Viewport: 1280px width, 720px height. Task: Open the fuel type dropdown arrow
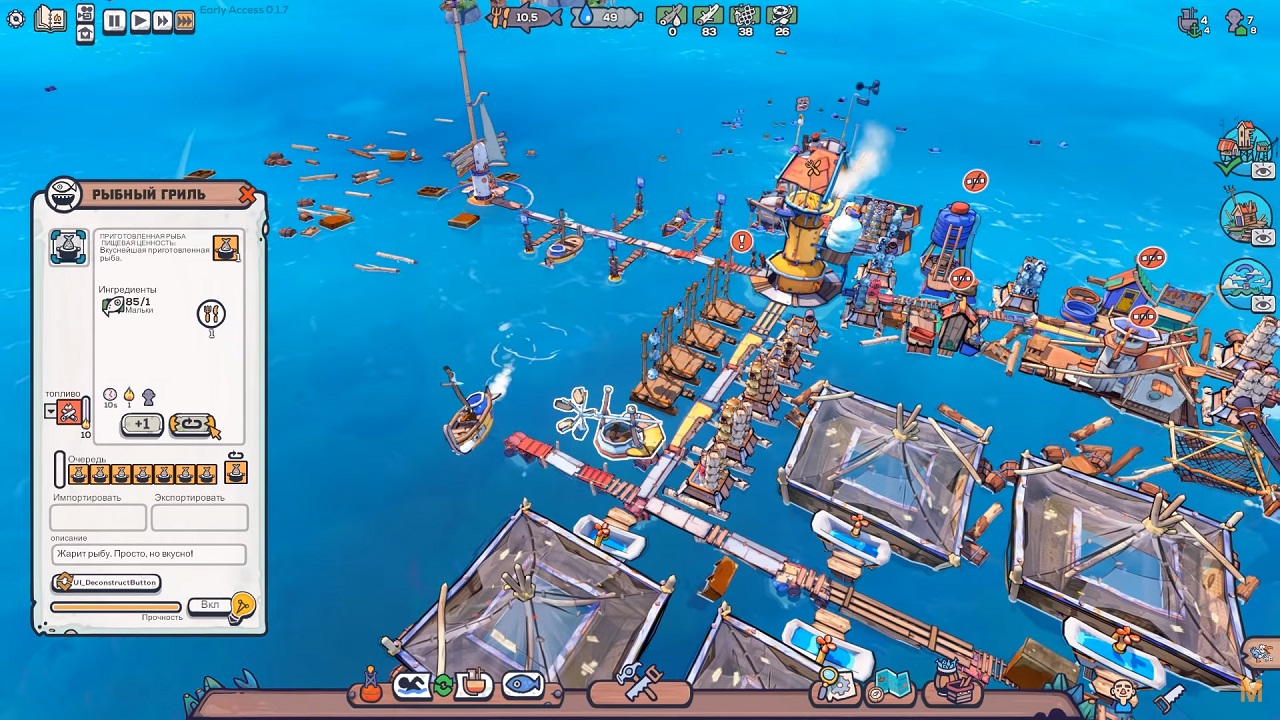(x=51, y=411)
